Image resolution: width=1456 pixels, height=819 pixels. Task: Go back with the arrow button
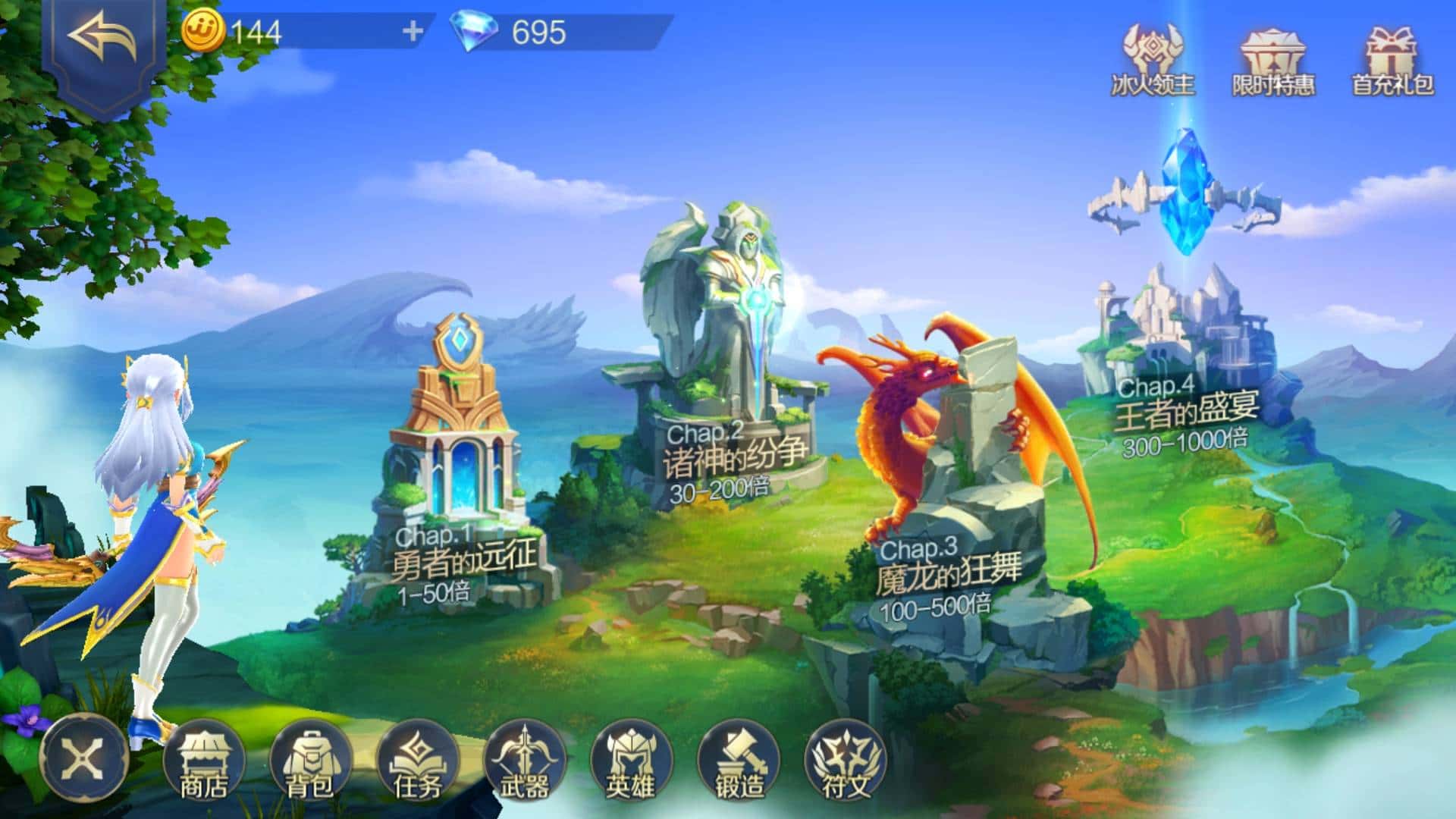[103, 39]
